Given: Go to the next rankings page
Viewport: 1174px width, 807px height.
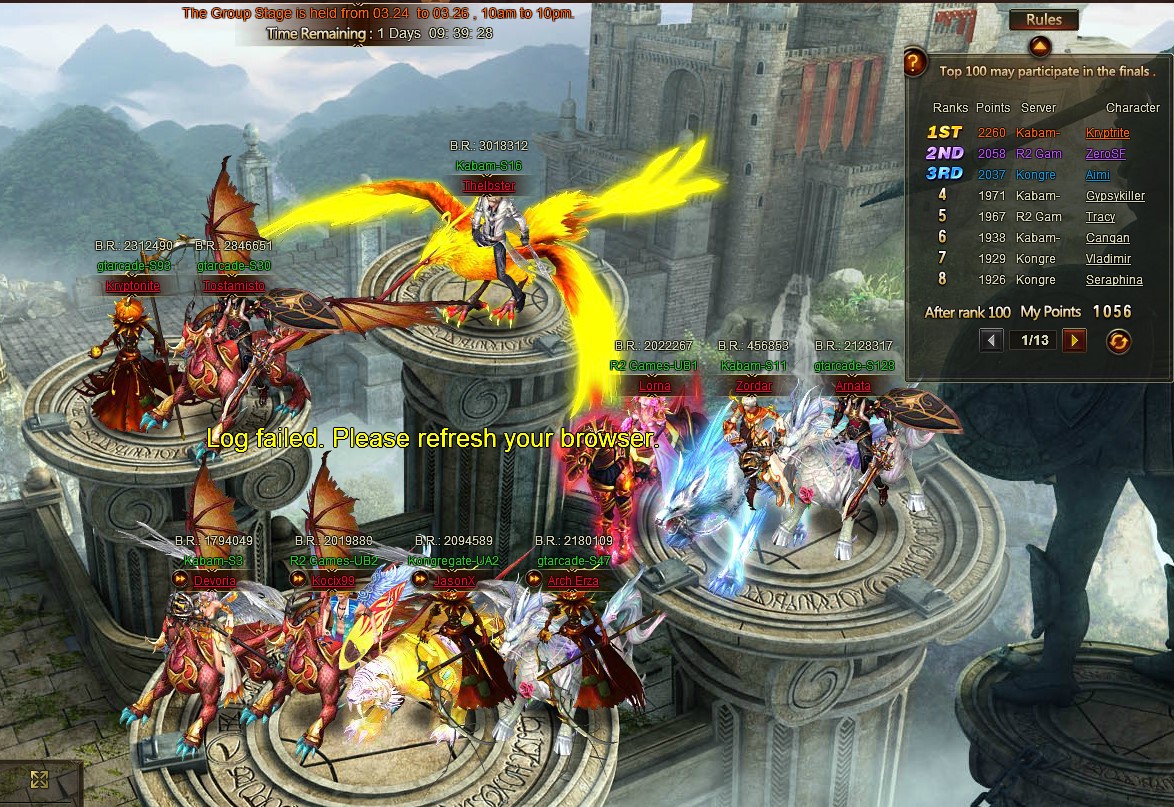Looking at the screenshot, I should point(1074,341).
